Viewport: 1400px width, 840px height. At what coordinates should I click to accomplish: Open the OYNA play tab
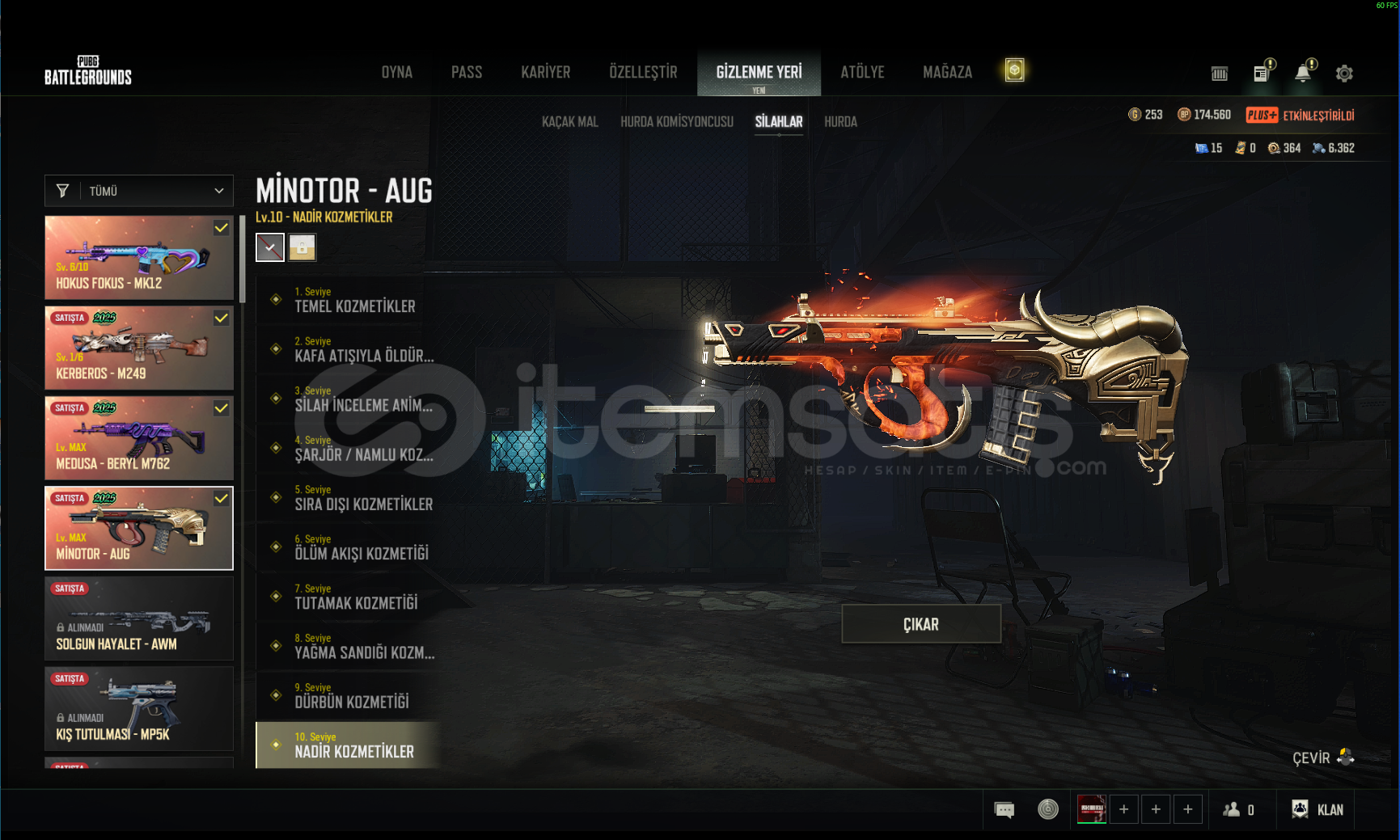click(x=396, y=73)
